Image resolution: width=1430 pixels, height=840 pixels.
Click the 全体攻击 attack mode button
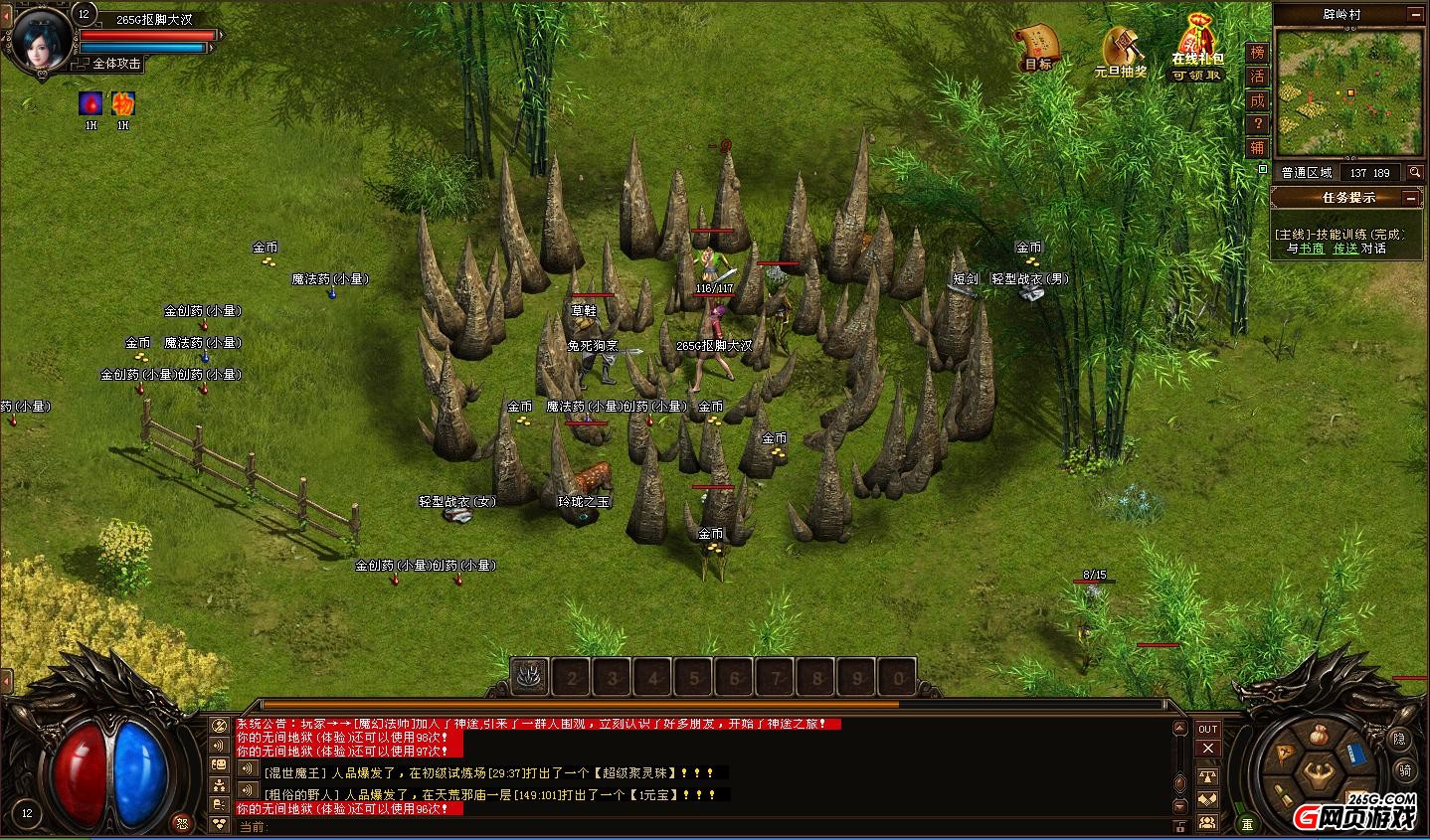(x=116, y=64)
